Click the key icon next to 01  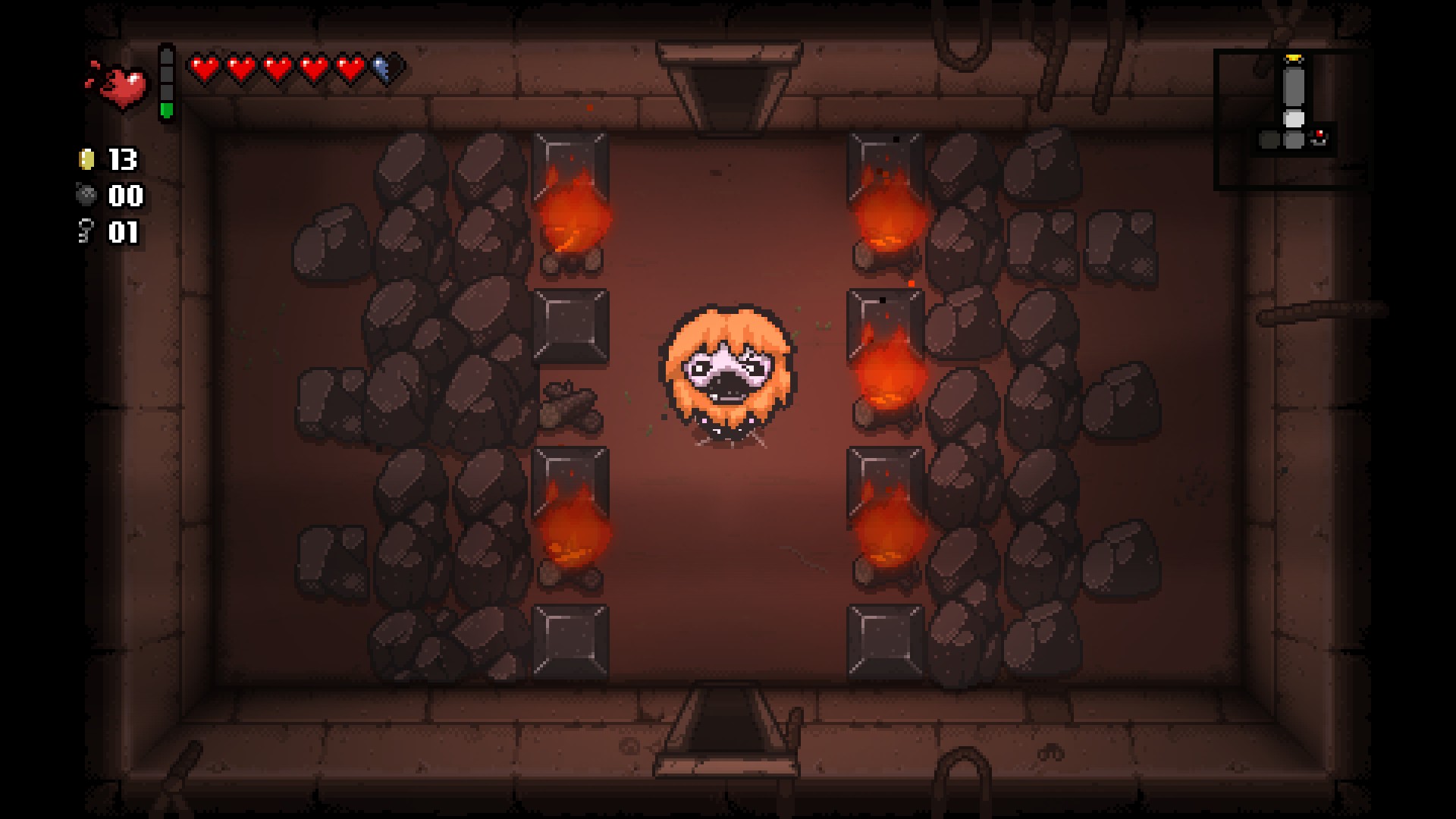click(x=85, y=231)
